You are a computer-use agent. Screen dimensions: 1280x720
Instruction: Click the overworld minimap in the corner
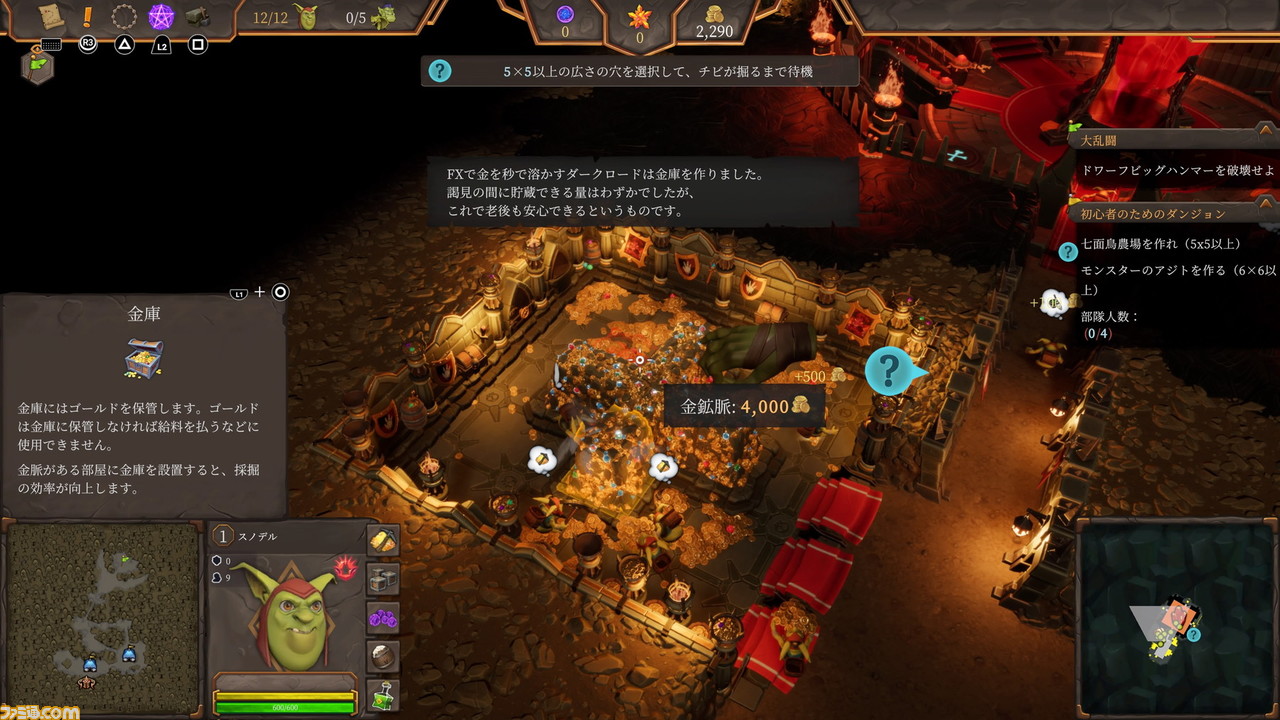[x=1175, y=619]
